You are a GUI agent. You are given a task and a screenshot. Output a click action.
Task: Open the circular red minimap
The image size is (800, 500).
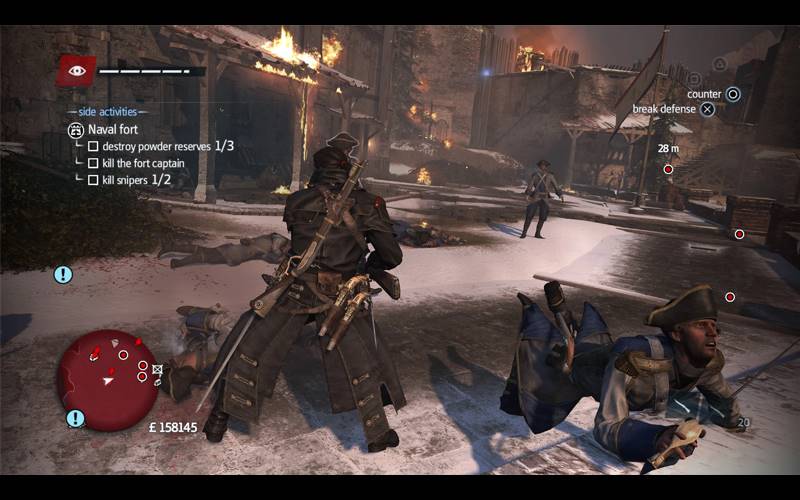107,380
